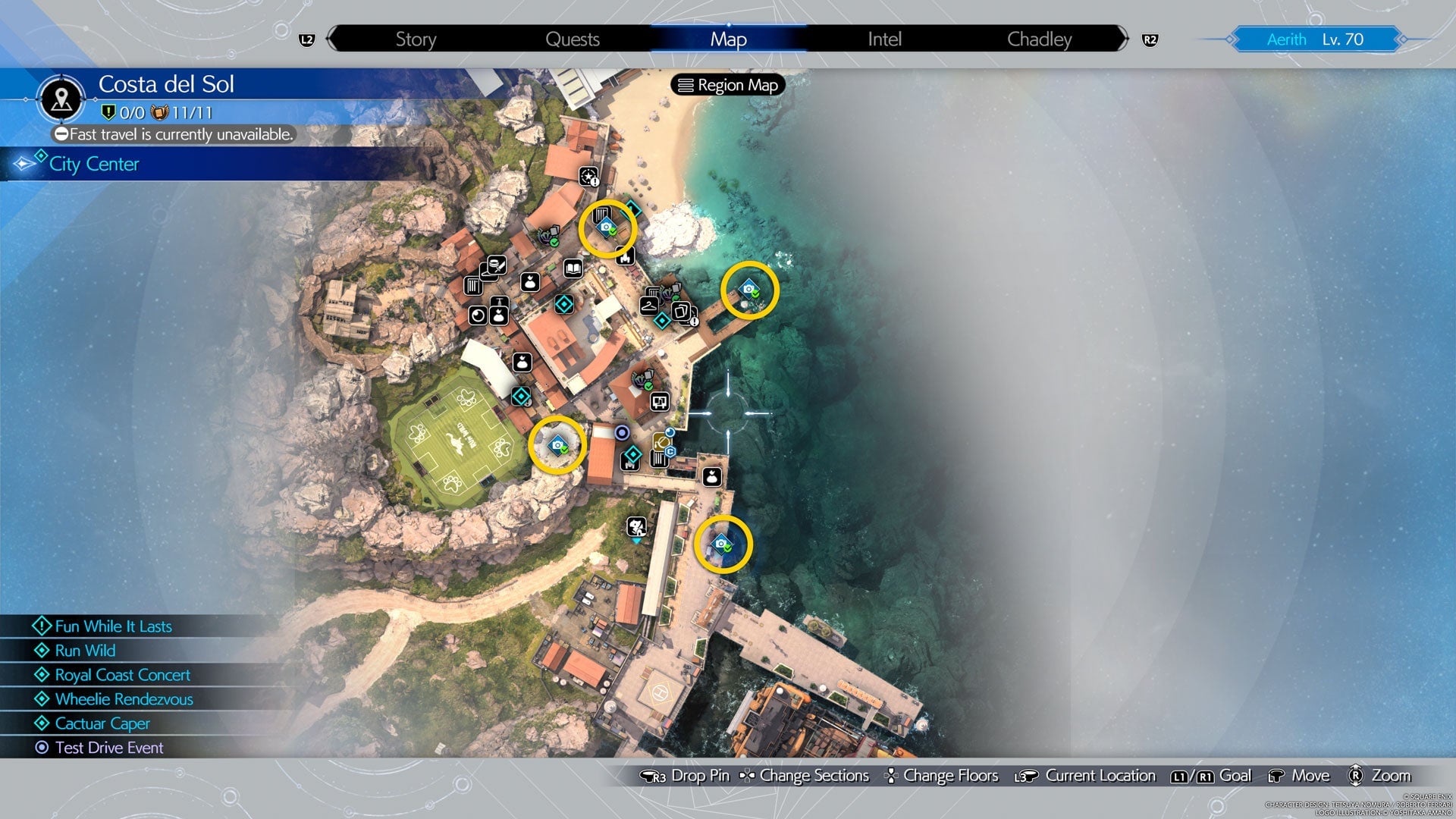Click the open book lore icon near the plaza
Image resolution: width=1456 pixels, height=819 pixels.
pos(573,268)
